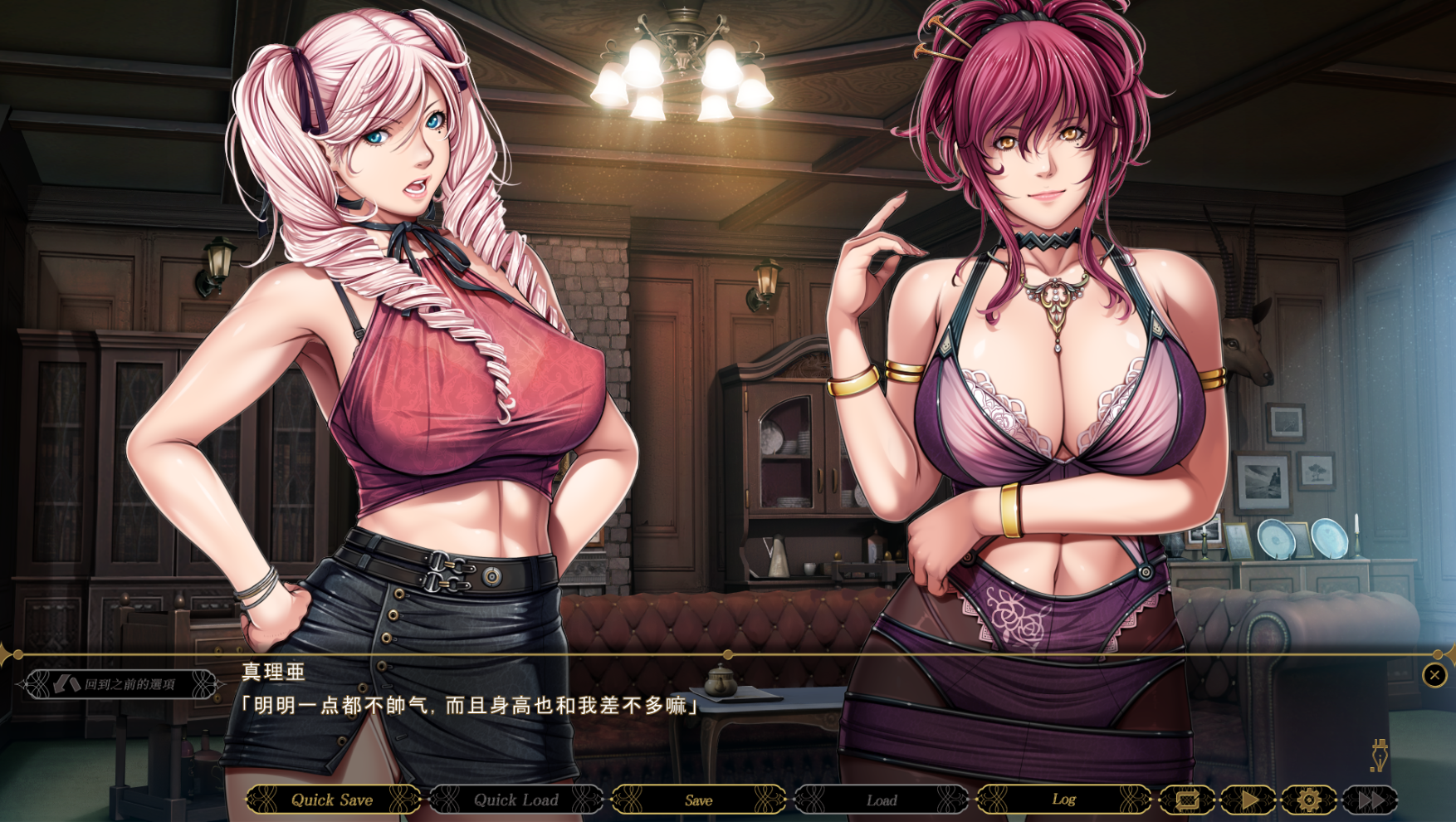Image resolution: width=1456 pixels, height=822 pixels.
Task: Activate the fast-forward skip button
Action: (x=1370, y=800)
